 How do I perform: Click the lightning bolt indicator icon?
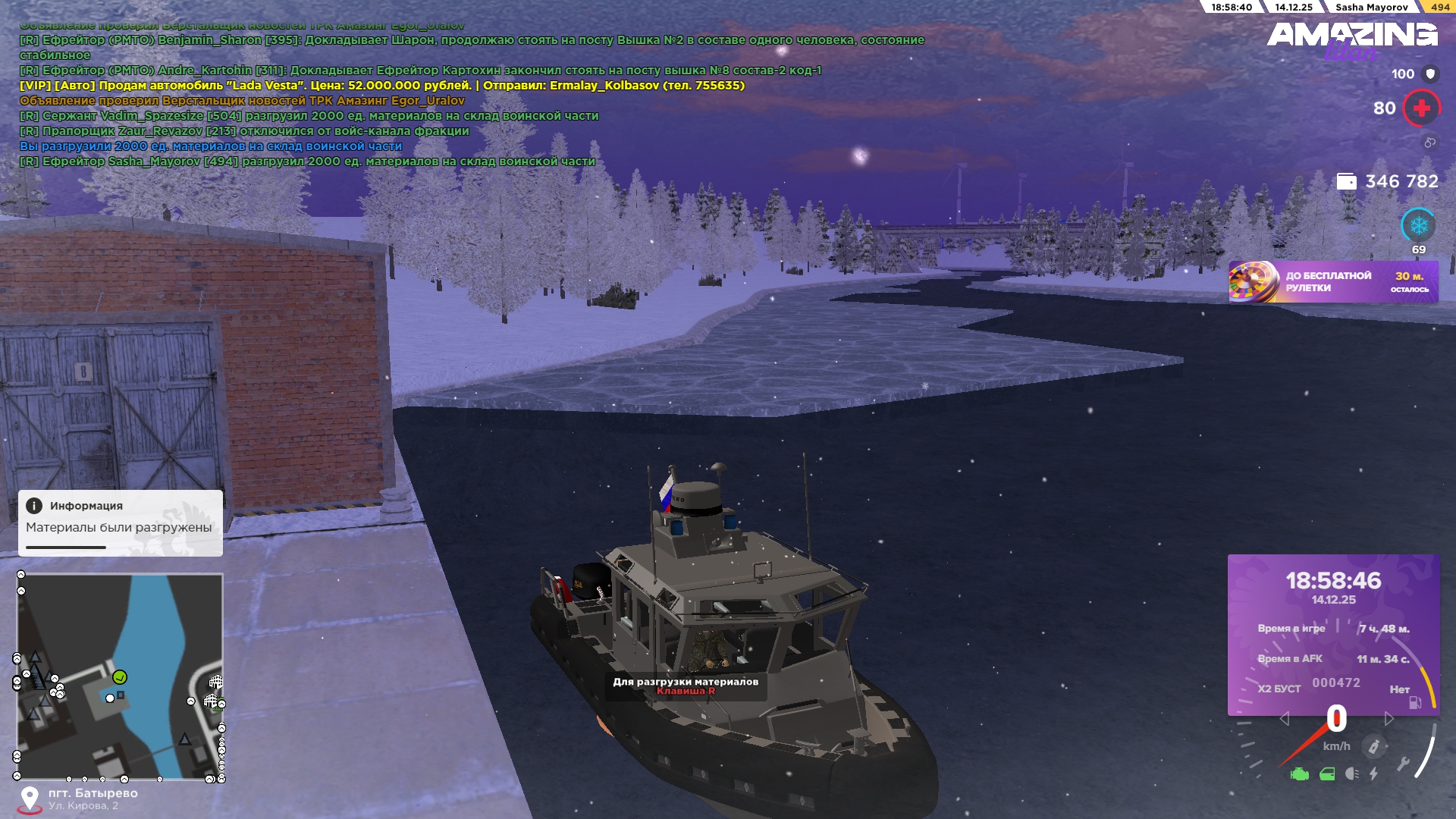1373,774
